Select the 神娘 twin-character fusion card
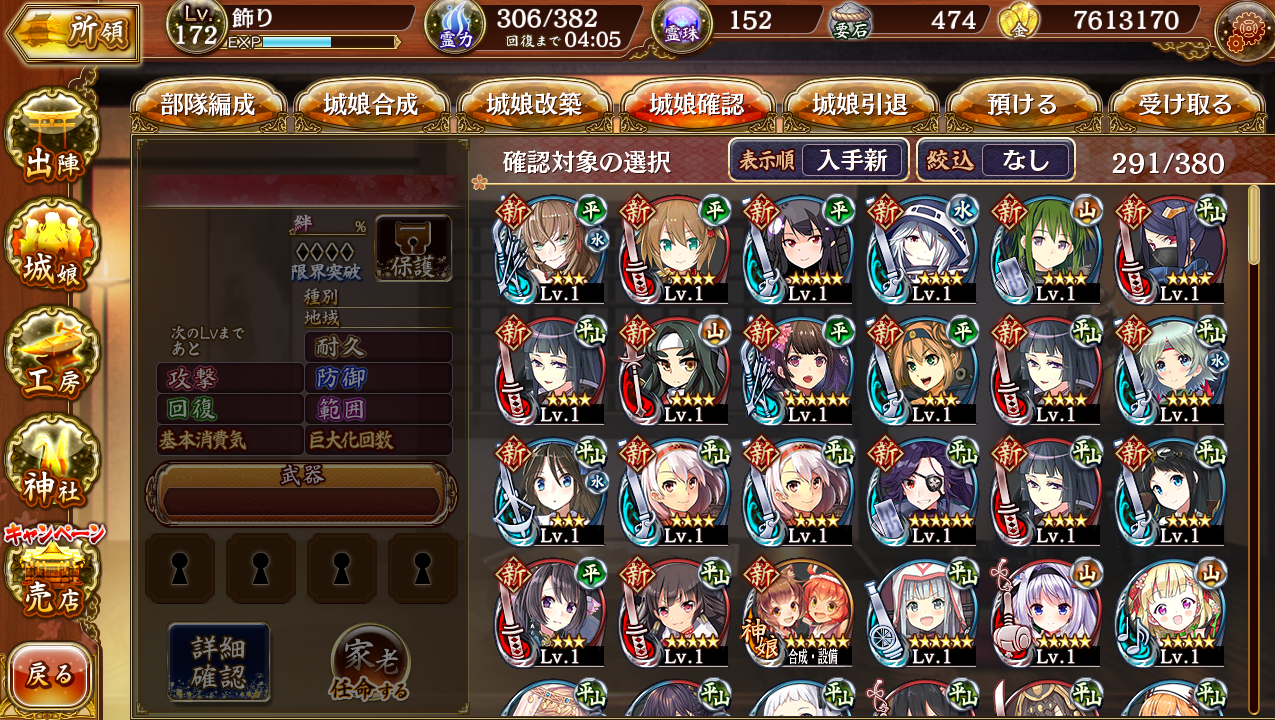 pyautogui.click(x=798, y=612)
